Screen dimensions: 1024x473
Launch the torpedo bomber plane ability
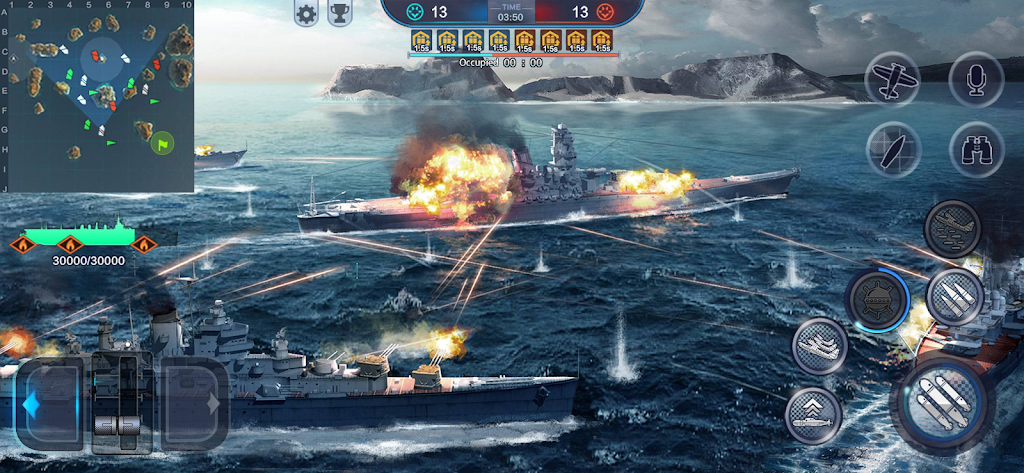coord(952,228)
